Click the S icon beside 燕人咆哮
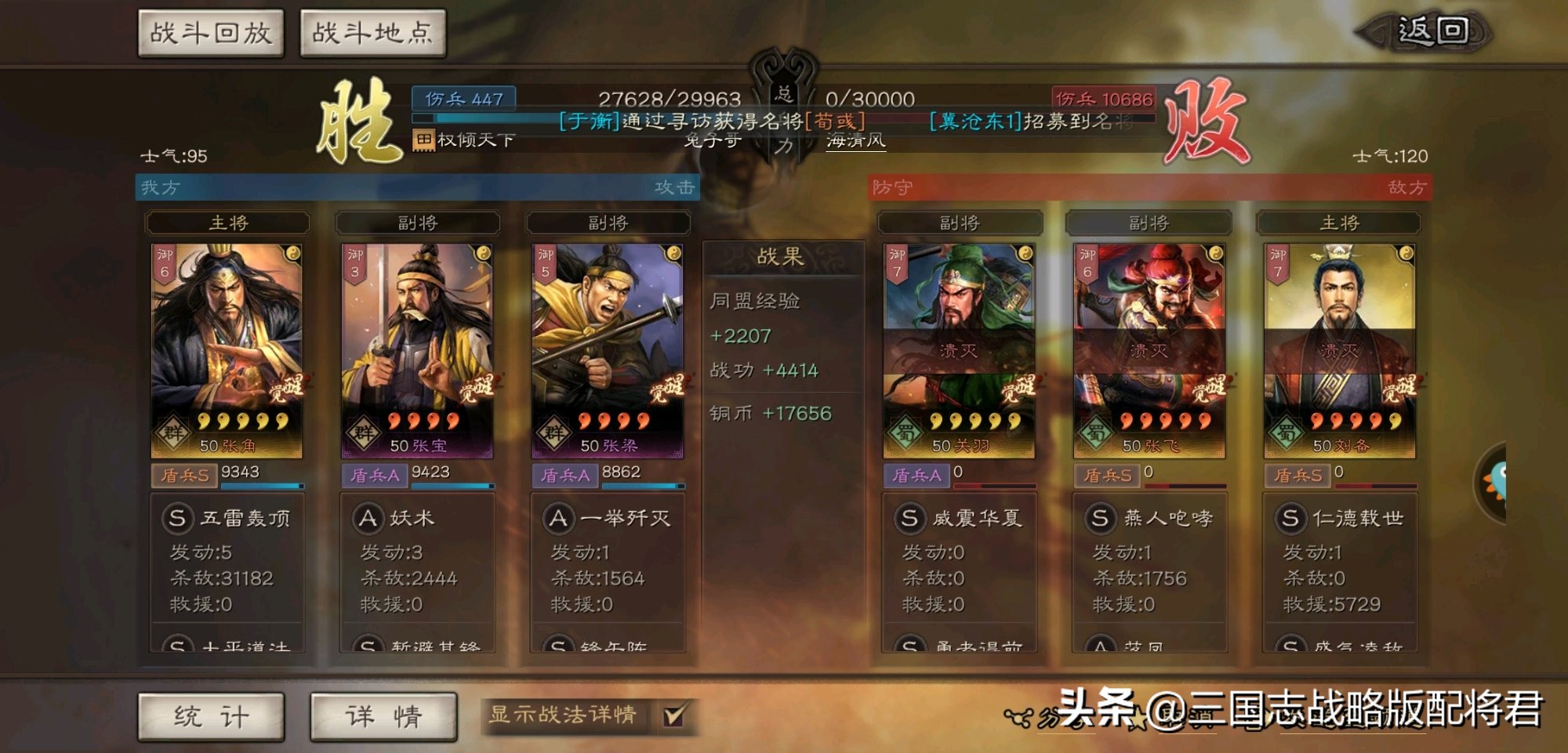 (1102, 518)
